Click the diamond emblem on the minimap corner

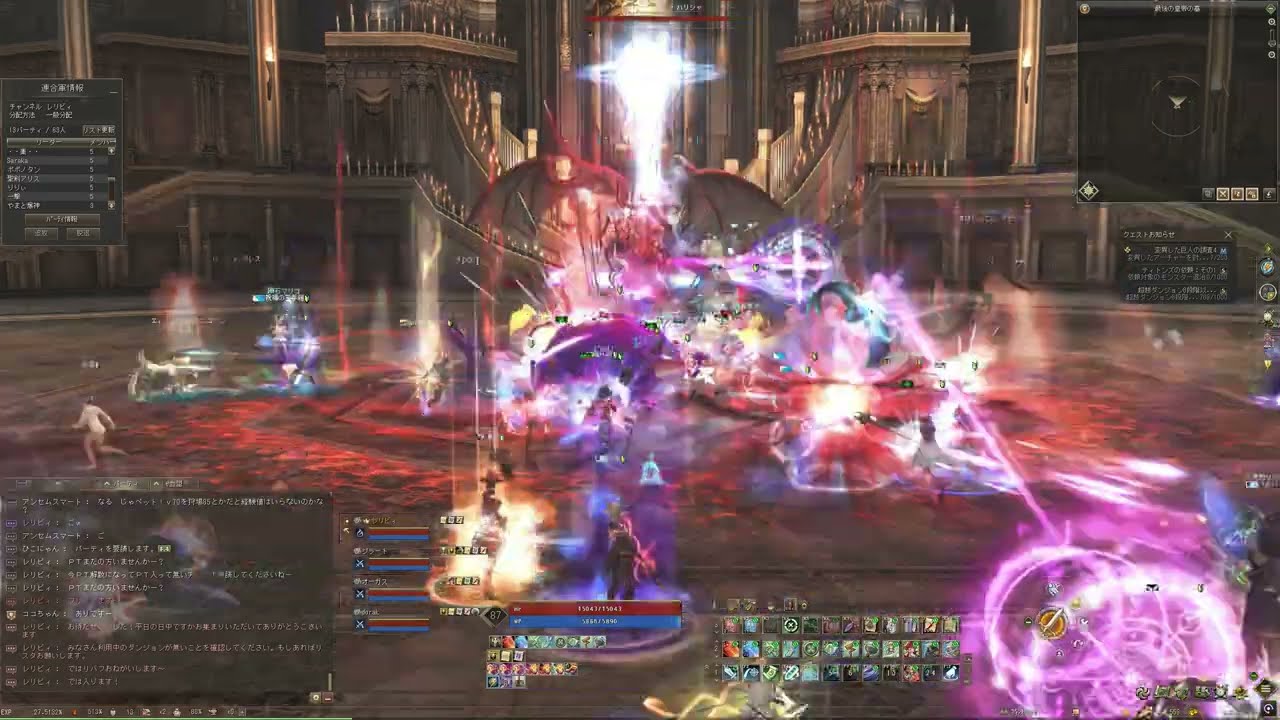coord(1088,190)
